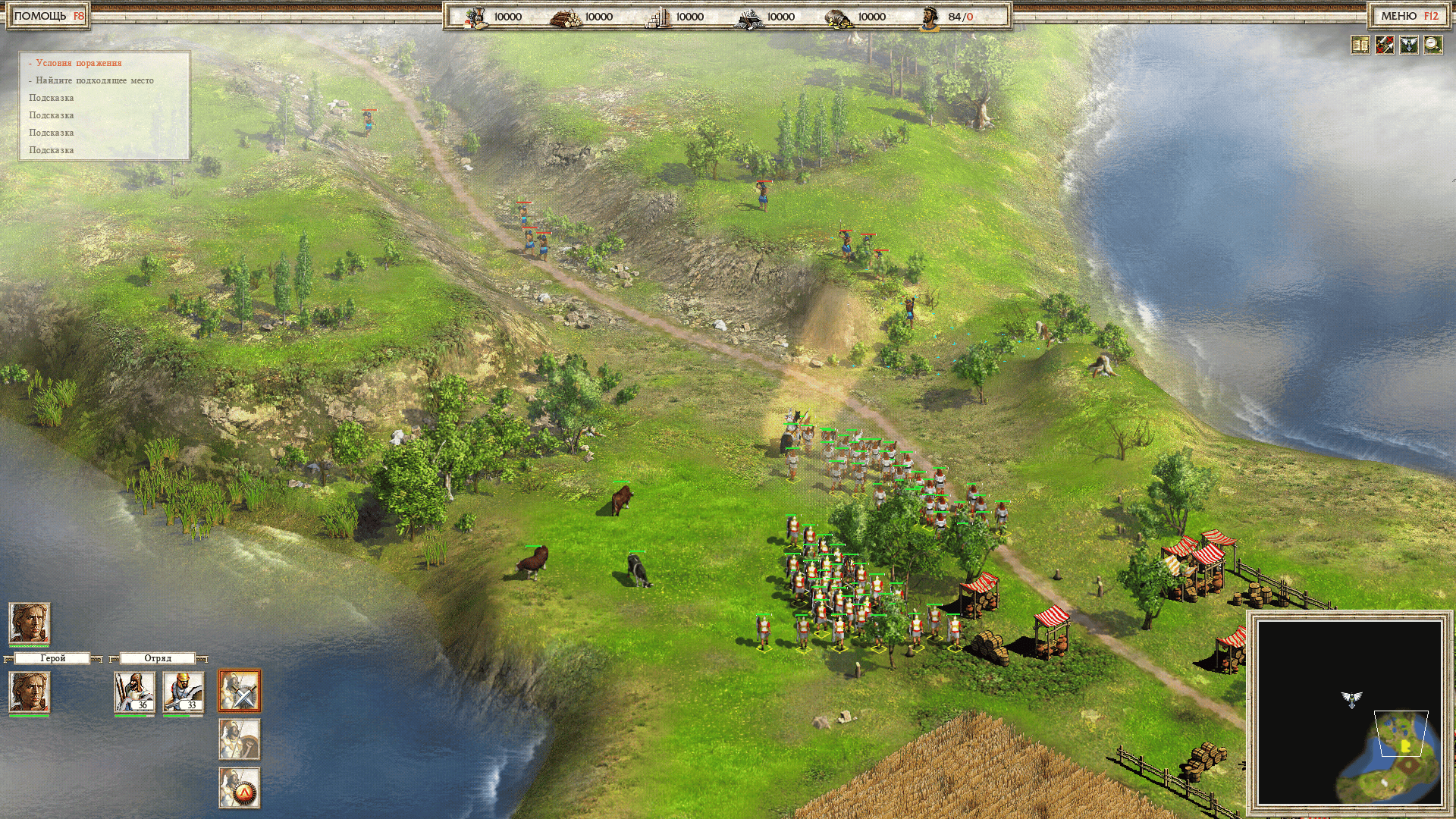Image resolution: width=1456 pixels, height=819 pixels.
Task: Show the Условия поражения objective
Action: click(78, 63)
